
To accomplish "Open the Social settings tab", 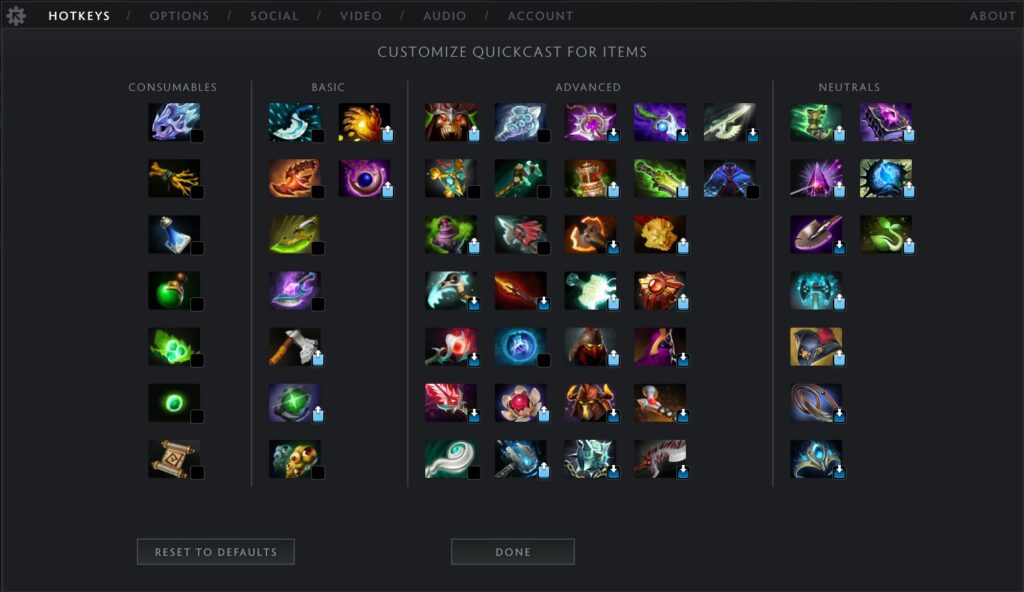I will tap(274, 16).
